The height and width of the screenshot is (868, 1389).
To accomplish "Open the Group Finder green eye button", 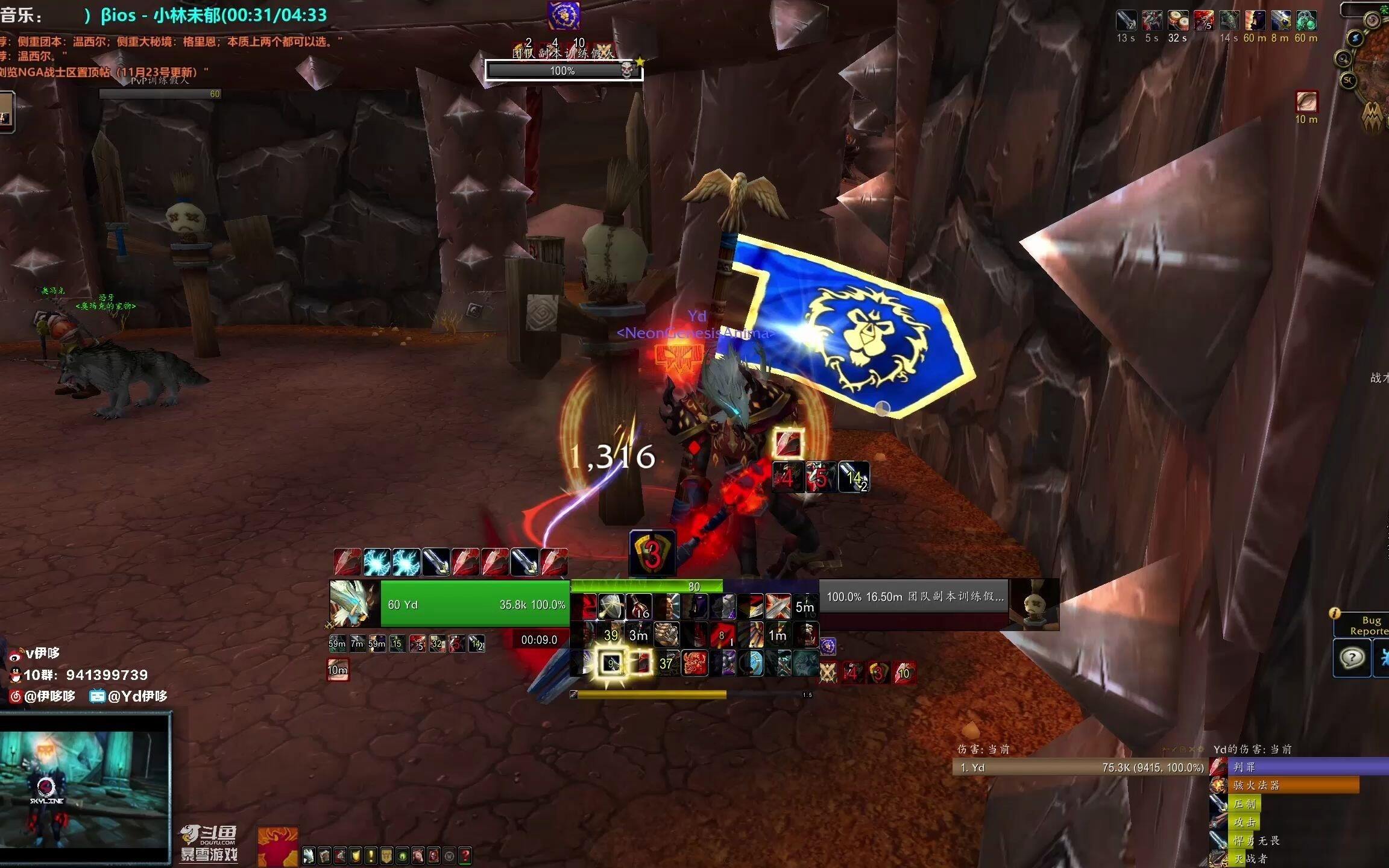I will (403, 855).
